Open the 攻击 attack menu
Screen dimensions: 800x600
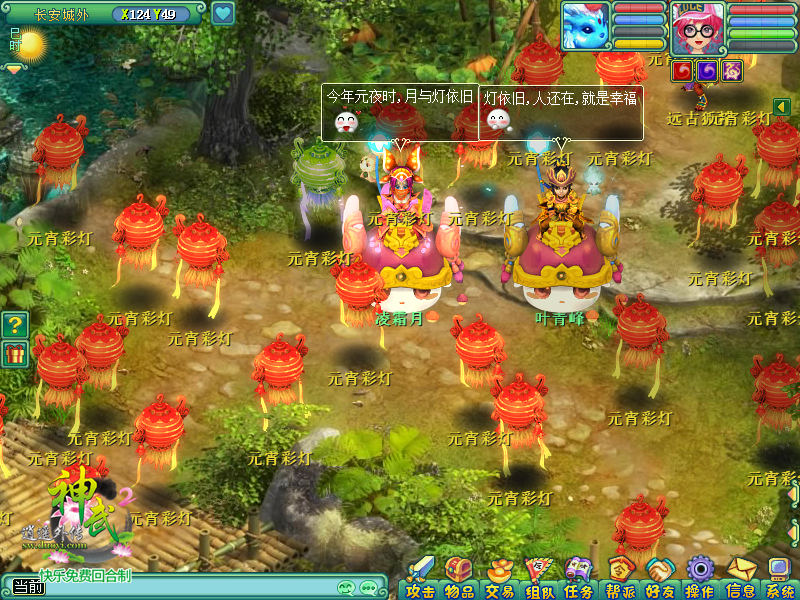pyautogui.click(x=420, y=576)
